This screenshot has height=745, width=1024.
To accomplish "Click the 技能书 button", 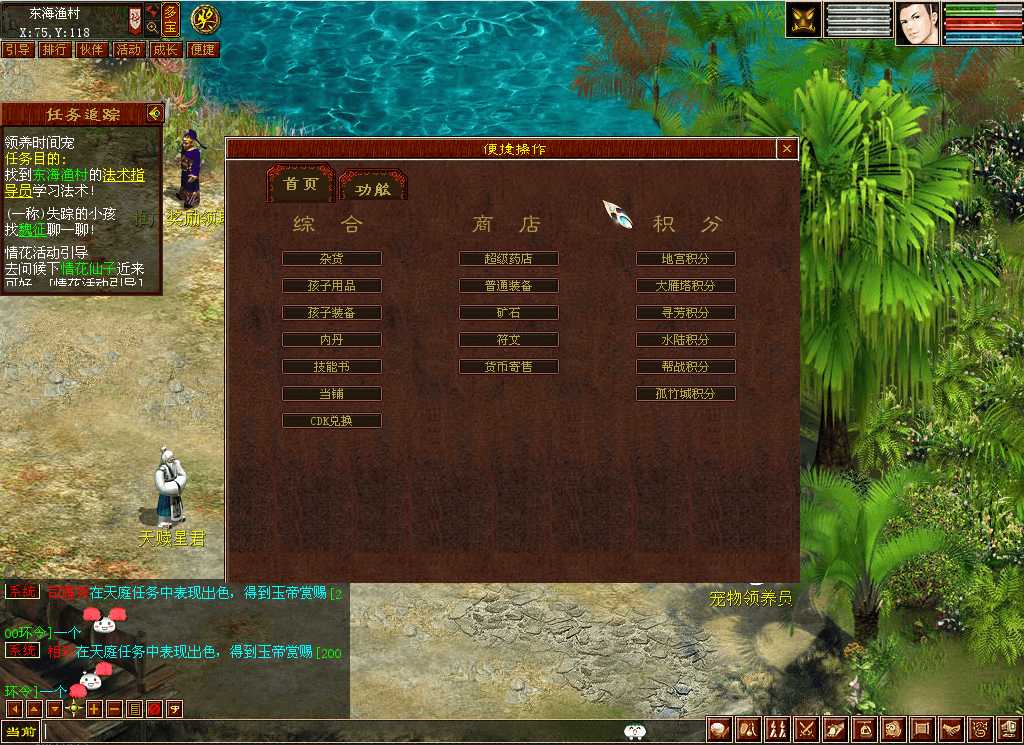I will click(x=332, y=367).
